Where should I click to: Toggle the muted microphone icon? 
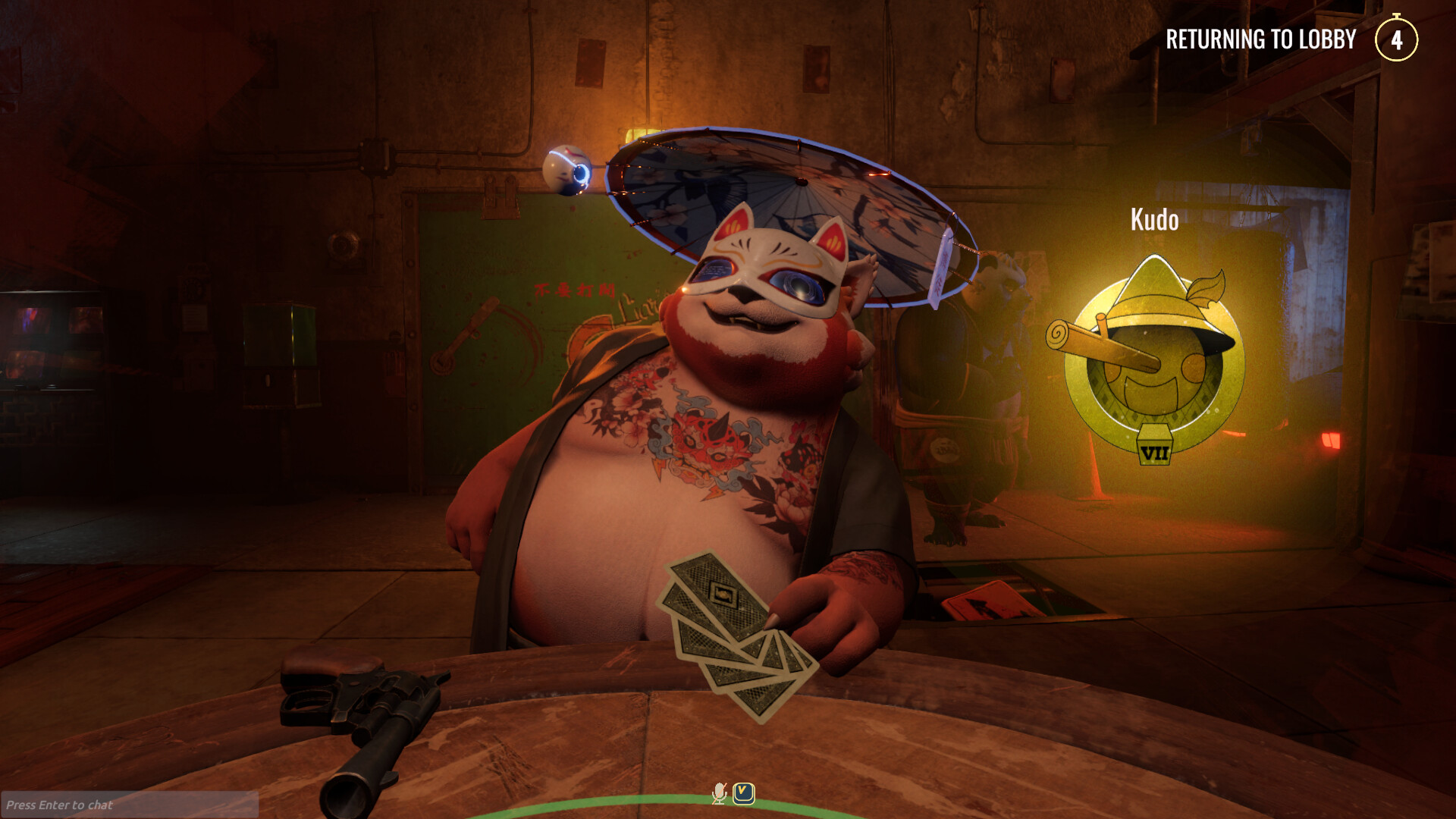tap(719, 793)
